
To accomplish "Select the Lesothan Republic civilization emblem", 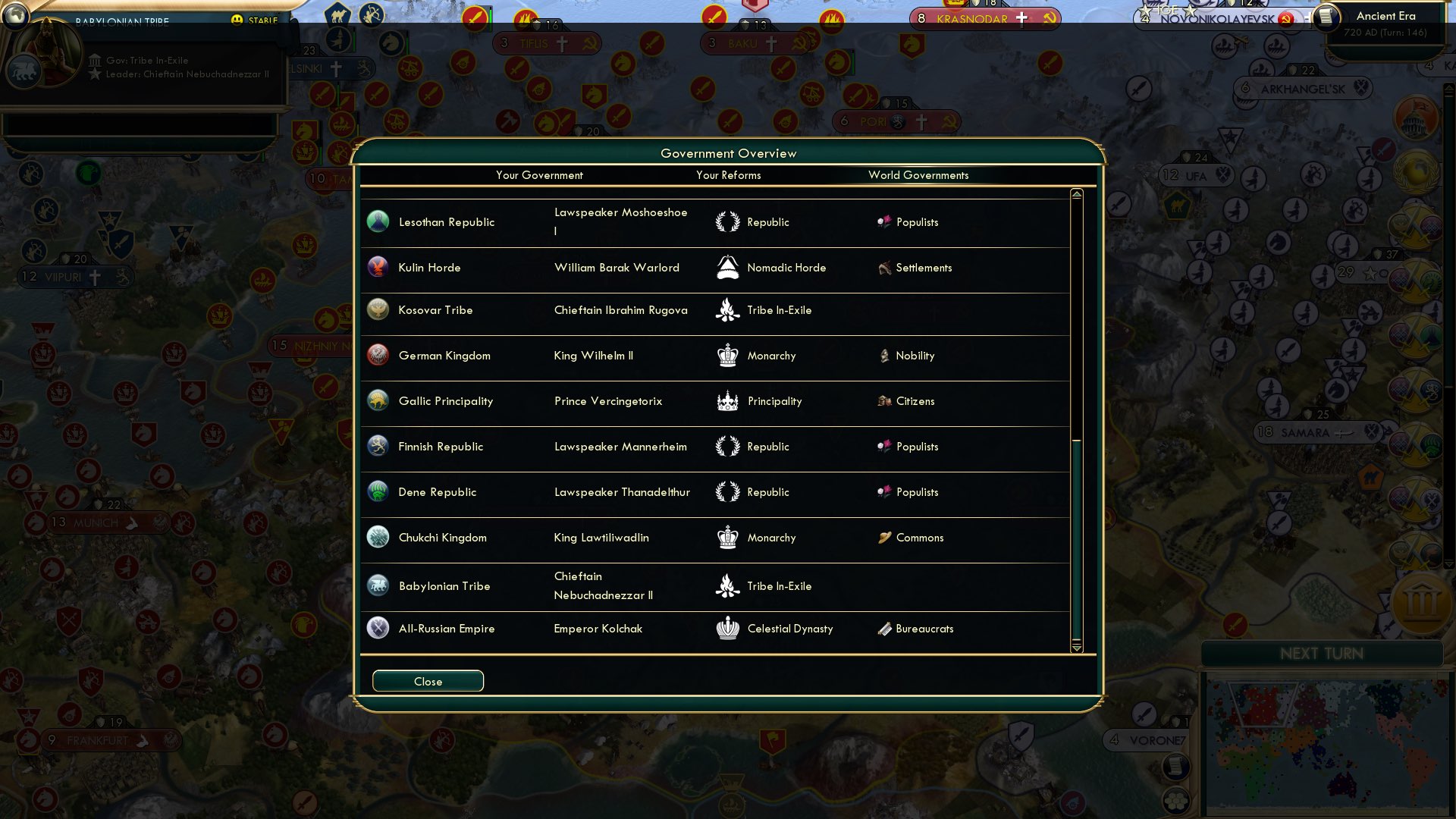I will point(377,221).
